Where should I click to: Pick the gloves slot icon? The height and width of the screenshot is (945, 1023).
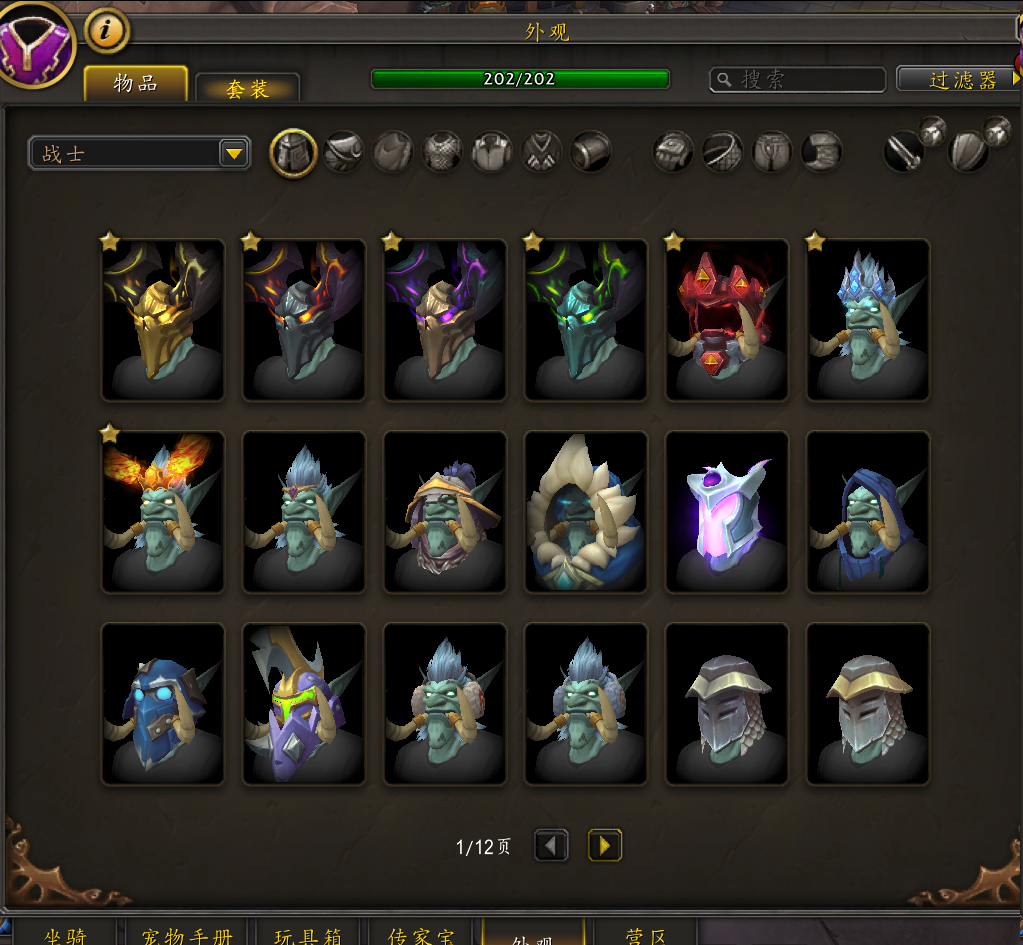click(673, 153)
